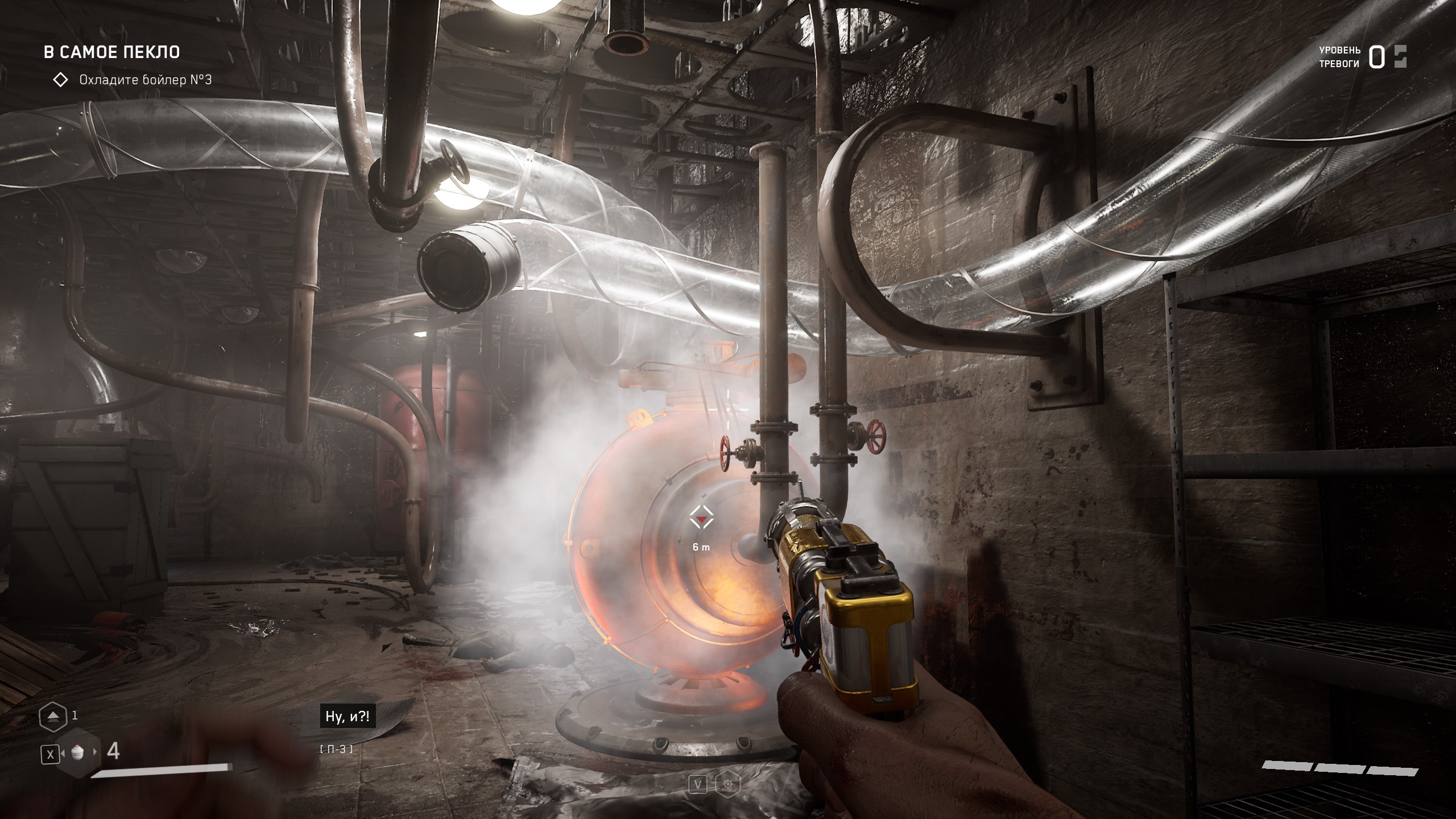
Task: Select the quest title "В САМОЕ ПЕКЛО"
Action: [112, 52]
